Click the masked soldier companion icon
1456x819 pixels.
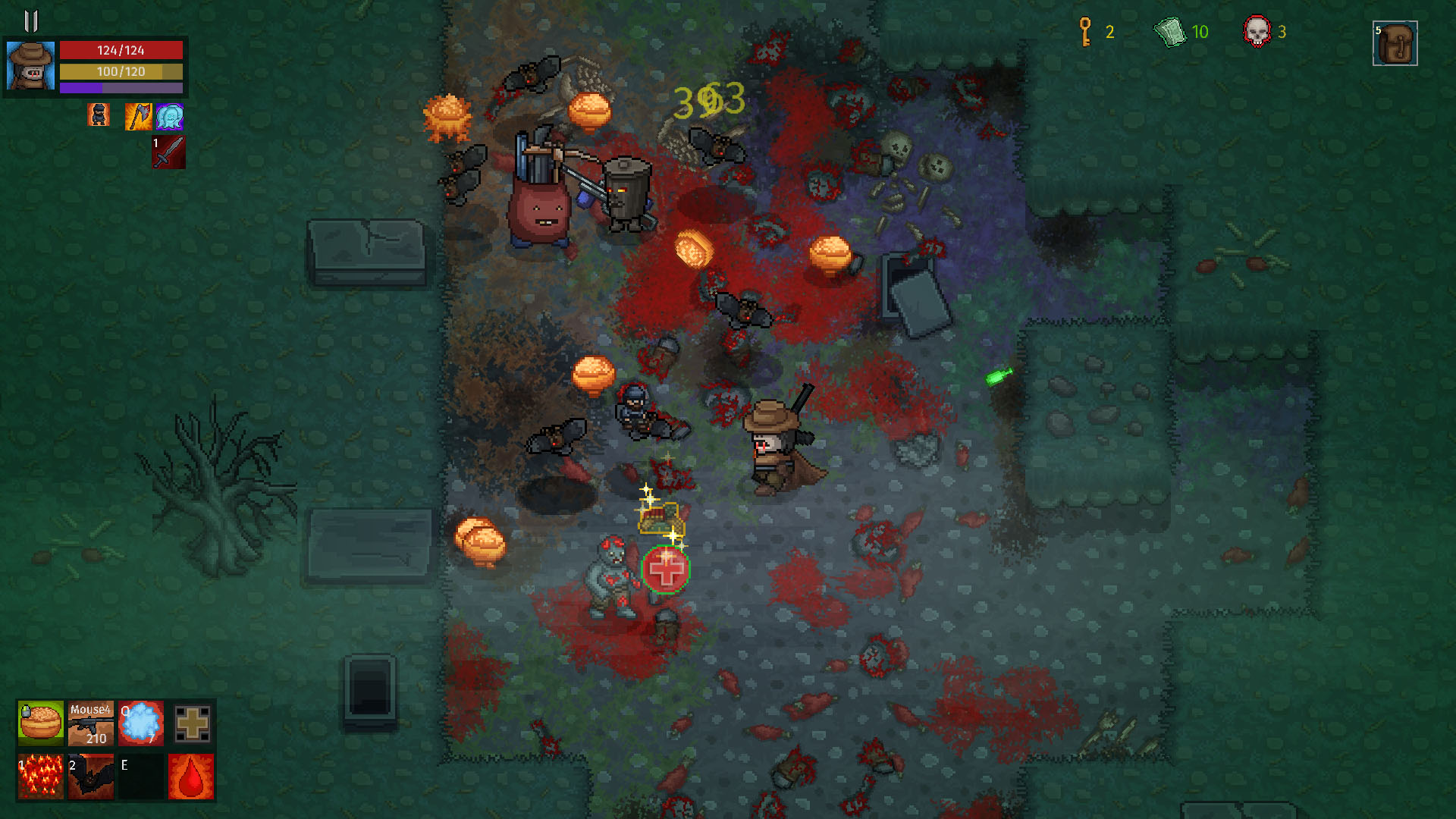click(99, 115)
